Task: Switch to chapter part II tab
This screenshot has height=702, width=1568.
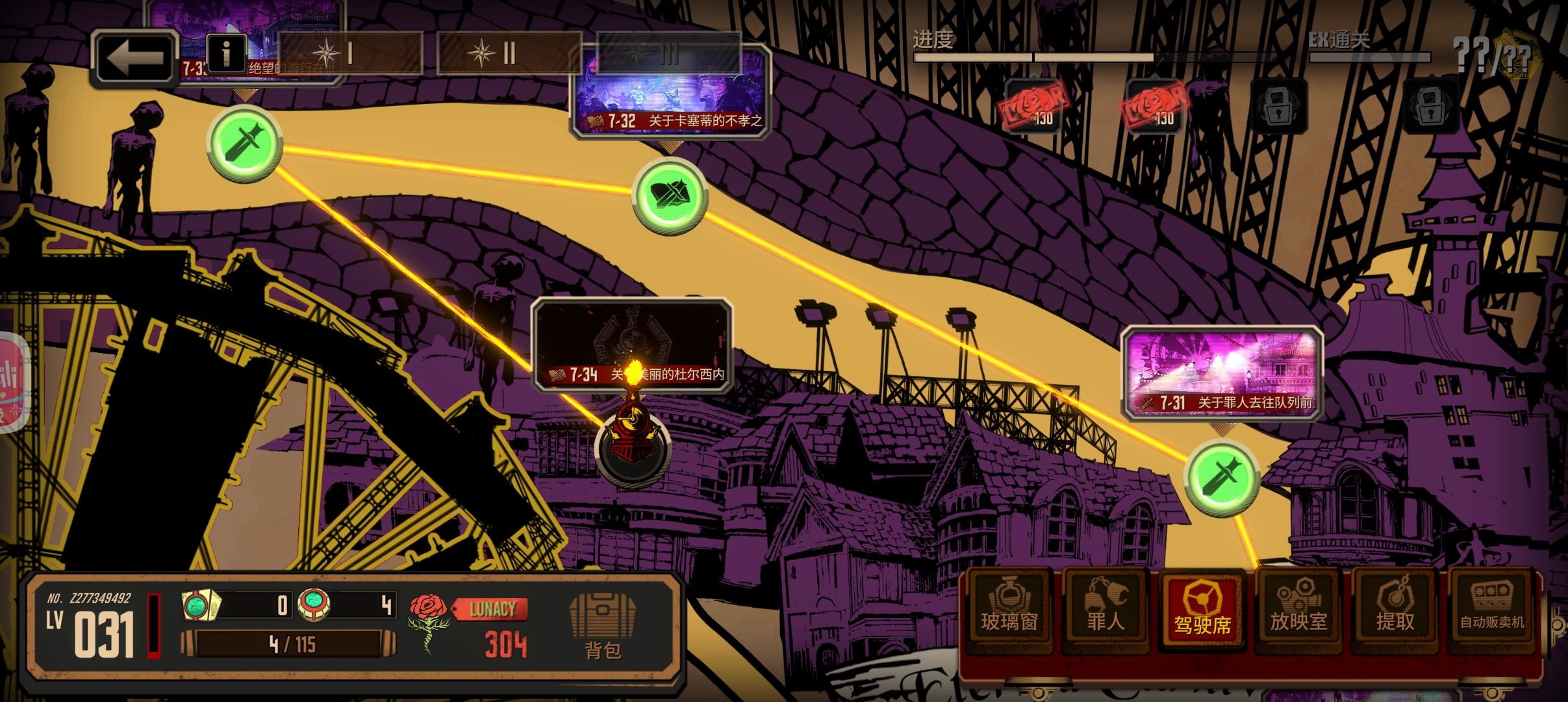Action: 509,53
